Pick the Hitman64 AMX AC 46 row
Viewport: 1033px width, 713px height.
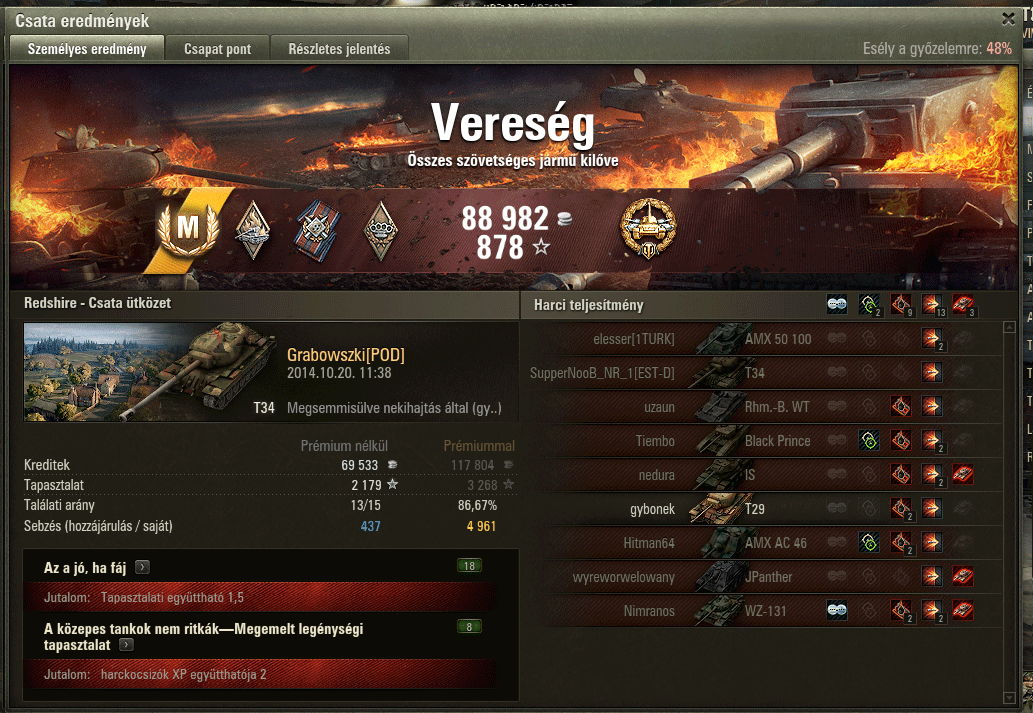[760, 543]
